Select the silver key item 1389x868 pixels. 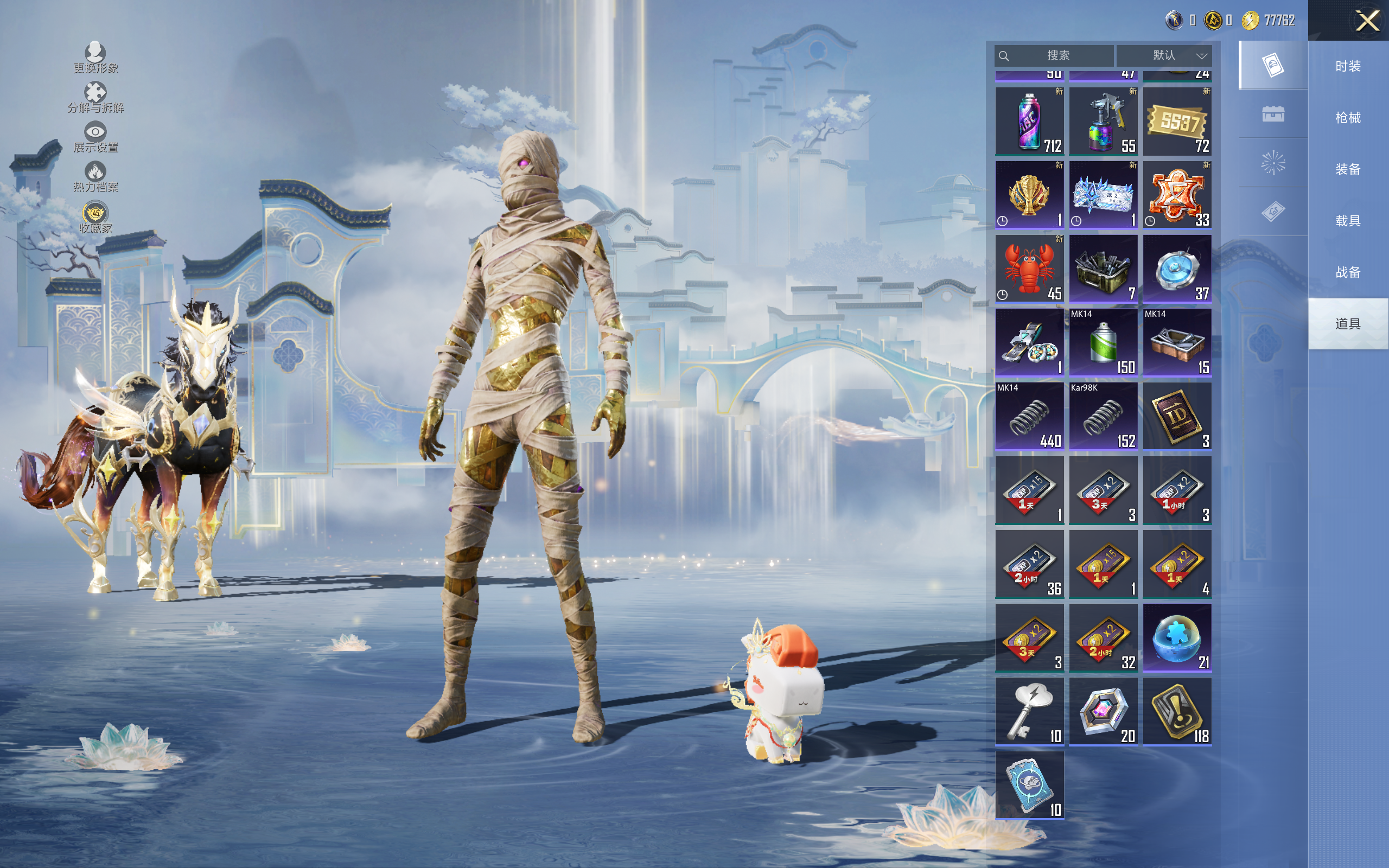tap(1029, 711)
